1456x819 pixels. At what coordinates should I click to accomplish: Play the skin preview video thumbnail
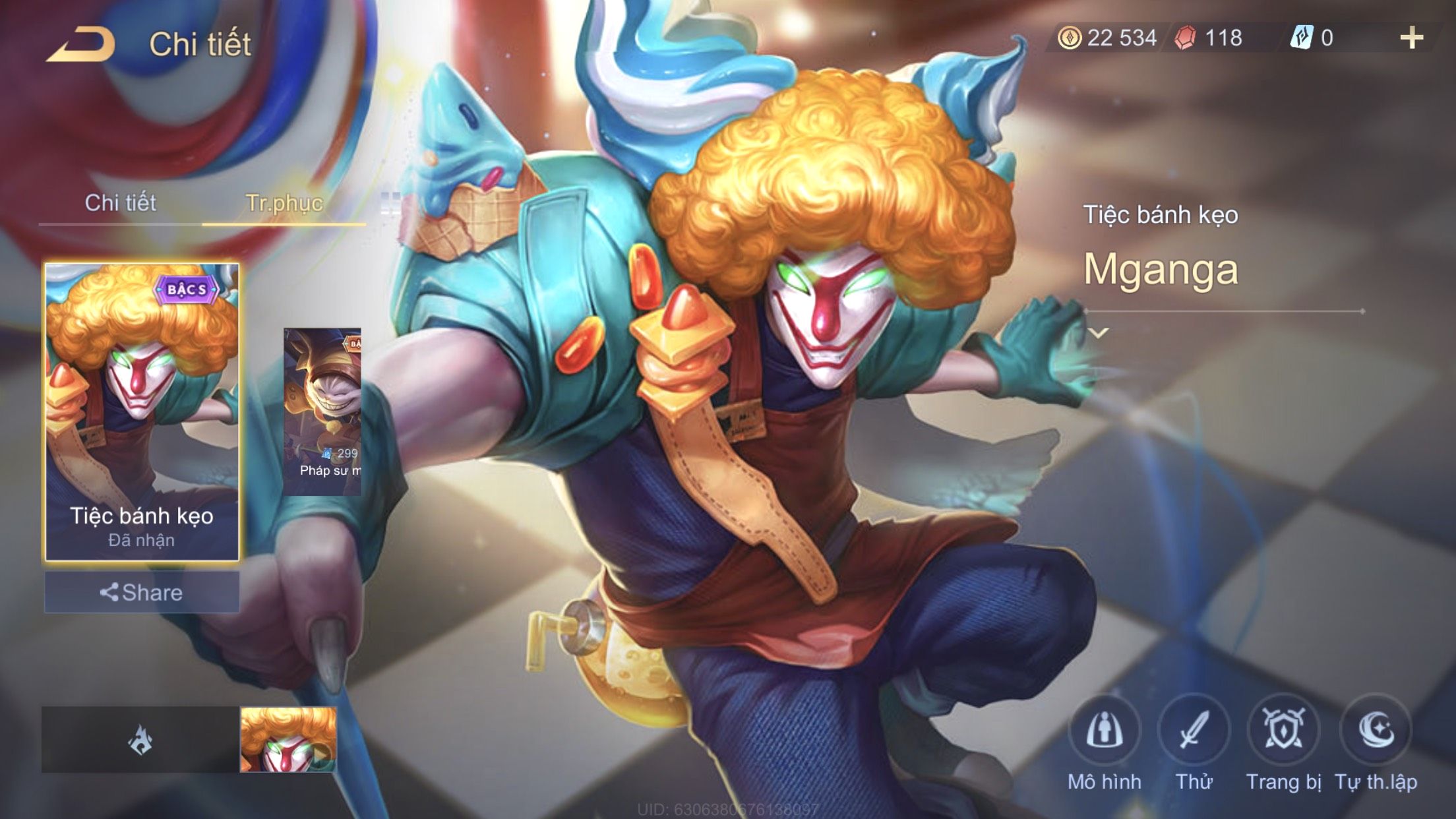288,739
